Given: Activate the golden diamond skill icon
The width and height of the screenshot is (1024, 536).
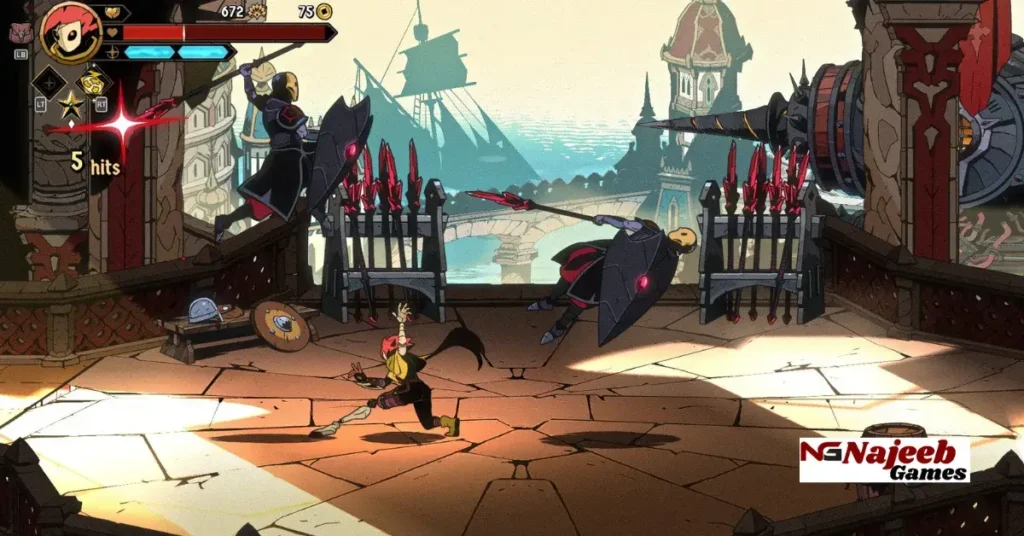Looking at the screenshot, I should coord(95,81).
